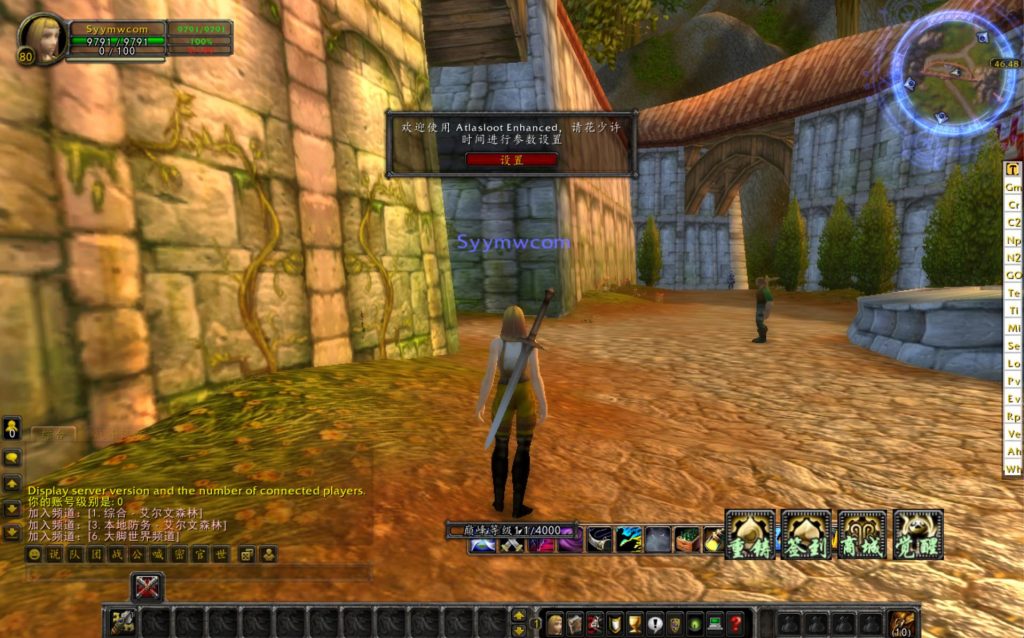
Task: Select the Te entry in the side list
Action: (1013, 293)
